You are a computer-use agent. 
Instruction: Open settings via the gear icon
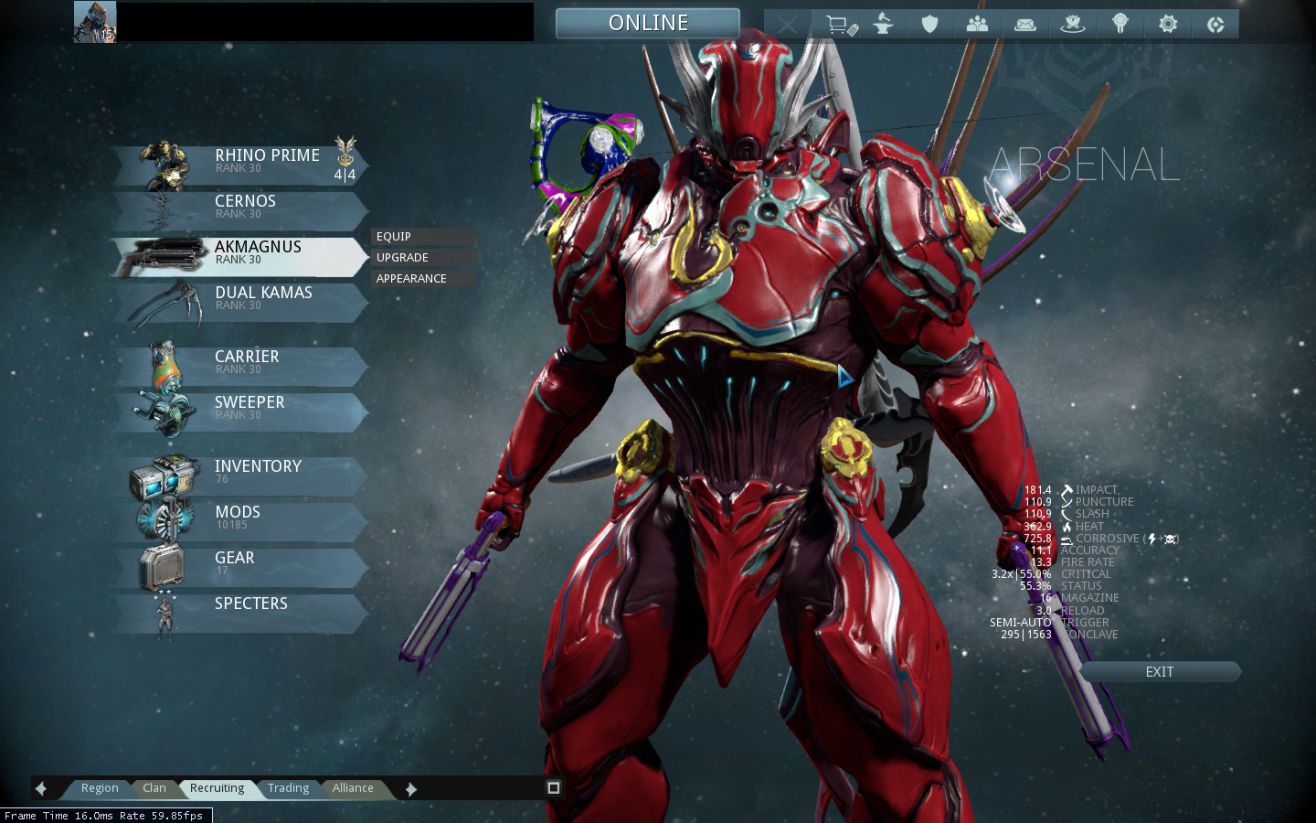pos(1168,24)
